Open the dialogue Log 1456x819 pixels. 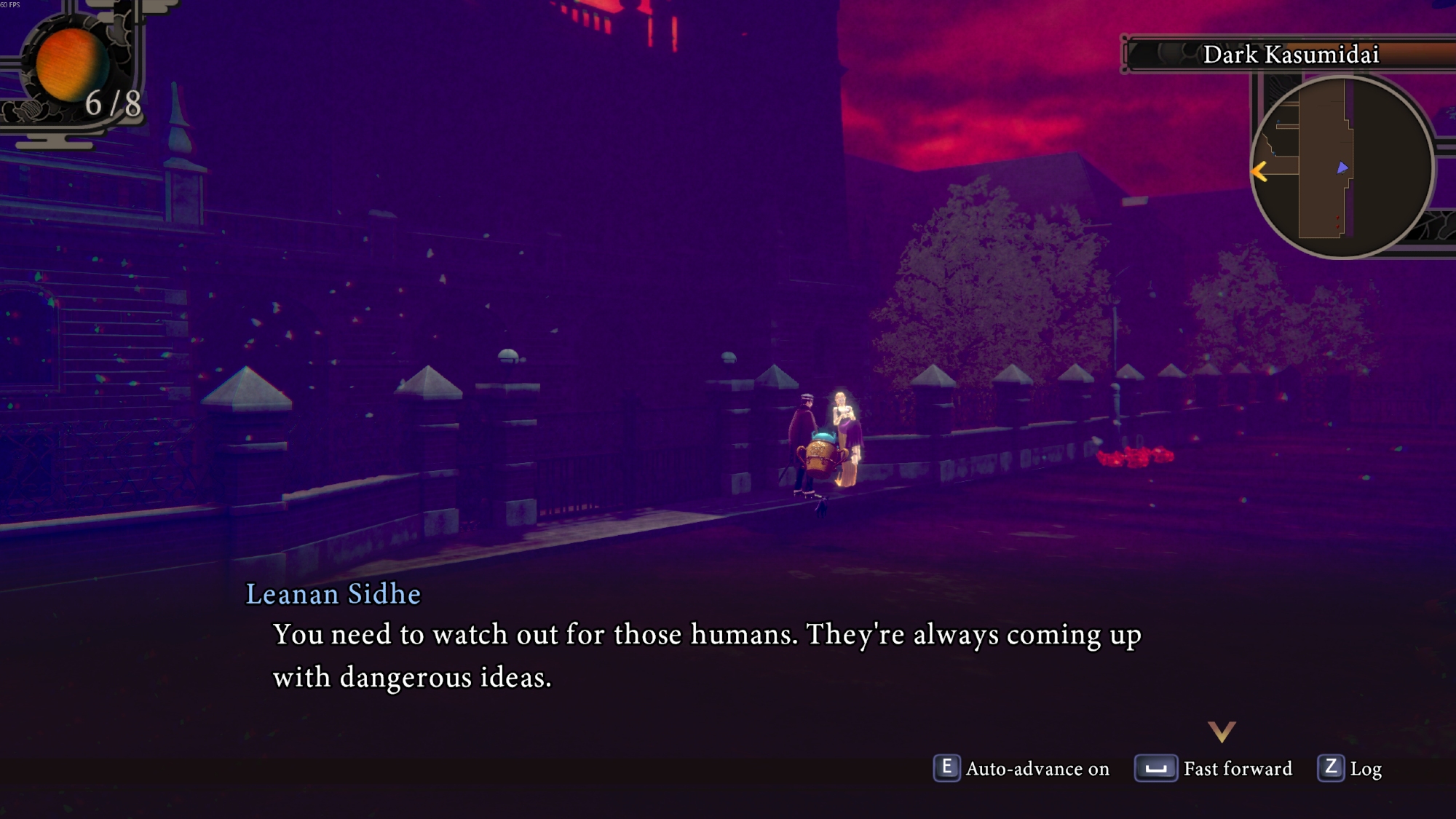pyautogui.click(x=1350, y=769)
